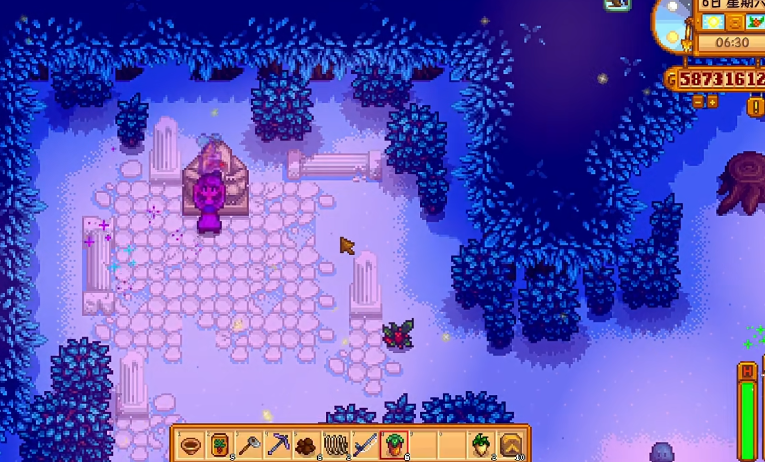
Task: Select the wooden stairs item slot
Action: [510, 444]
